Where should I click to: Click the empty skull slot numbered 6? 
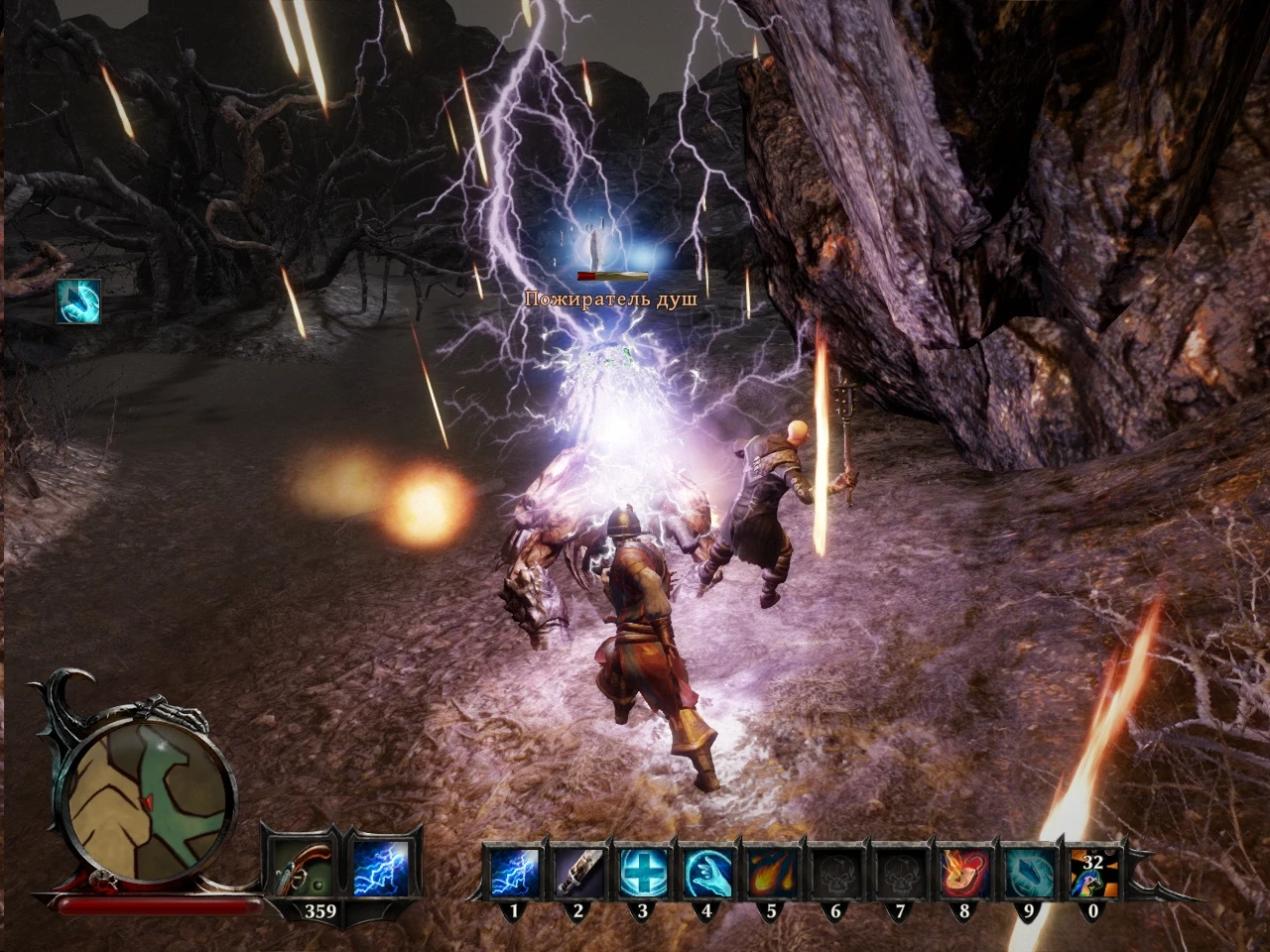[x=835, y=873]
